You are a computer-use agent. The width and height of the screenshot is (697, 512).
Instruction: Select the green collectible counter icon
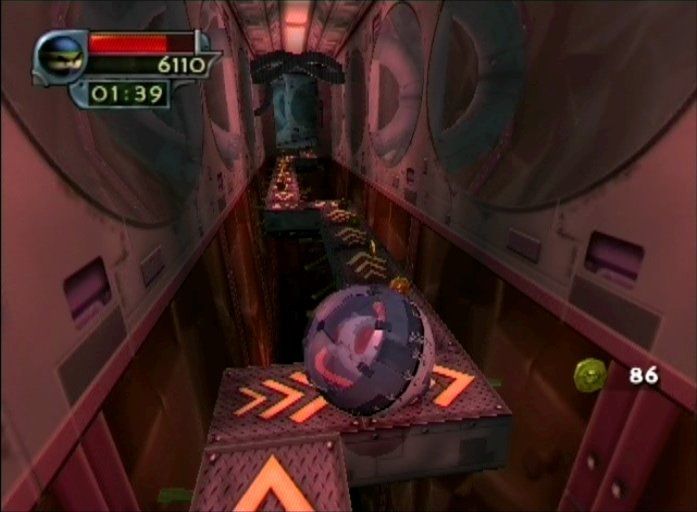pos(590,375)
